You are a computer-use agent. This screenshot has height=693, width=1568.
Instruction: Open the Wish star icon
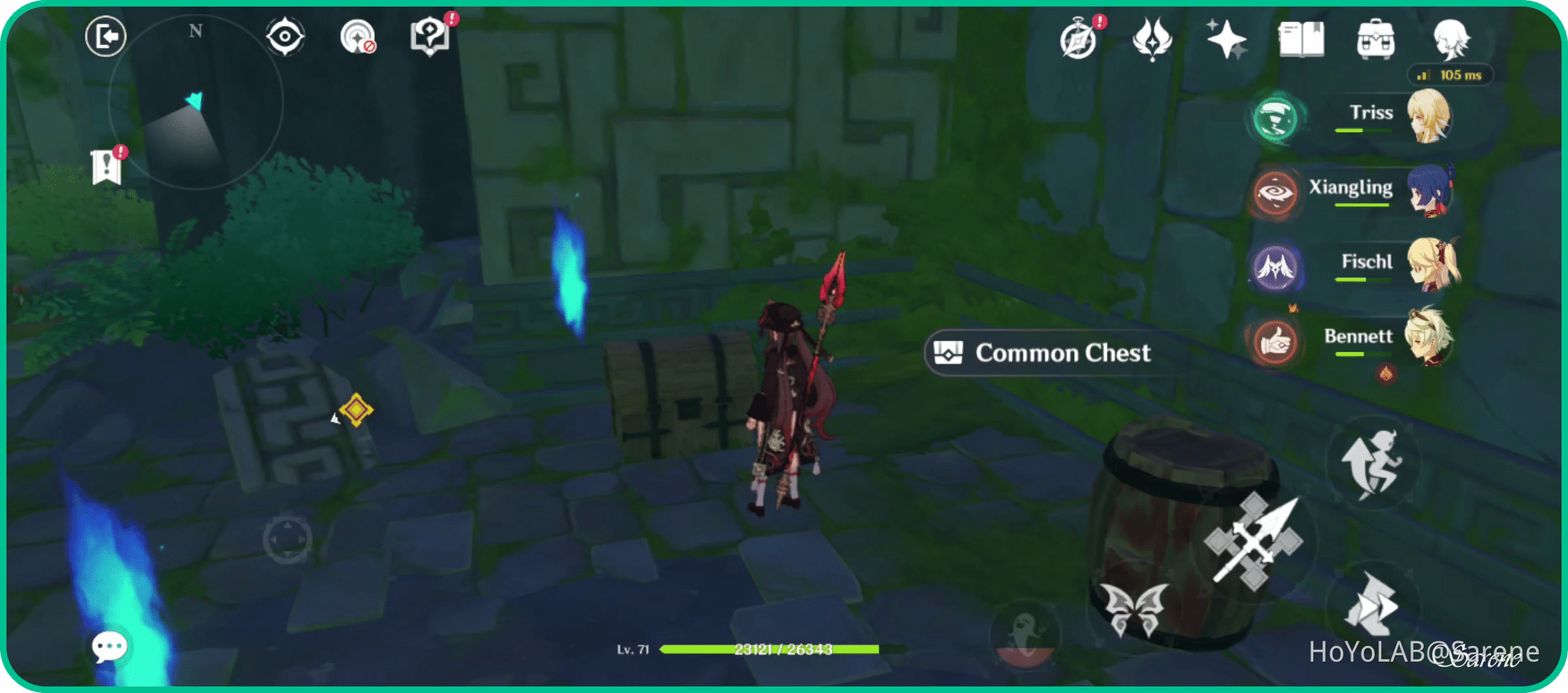1227,40
